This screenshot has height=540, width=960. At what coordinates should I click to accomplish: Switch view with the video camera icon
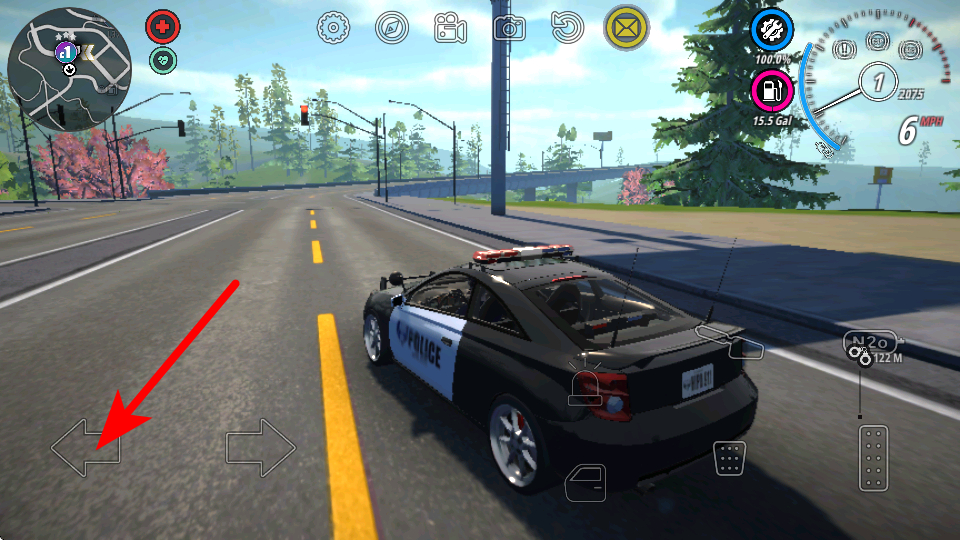tap(450, 28)
